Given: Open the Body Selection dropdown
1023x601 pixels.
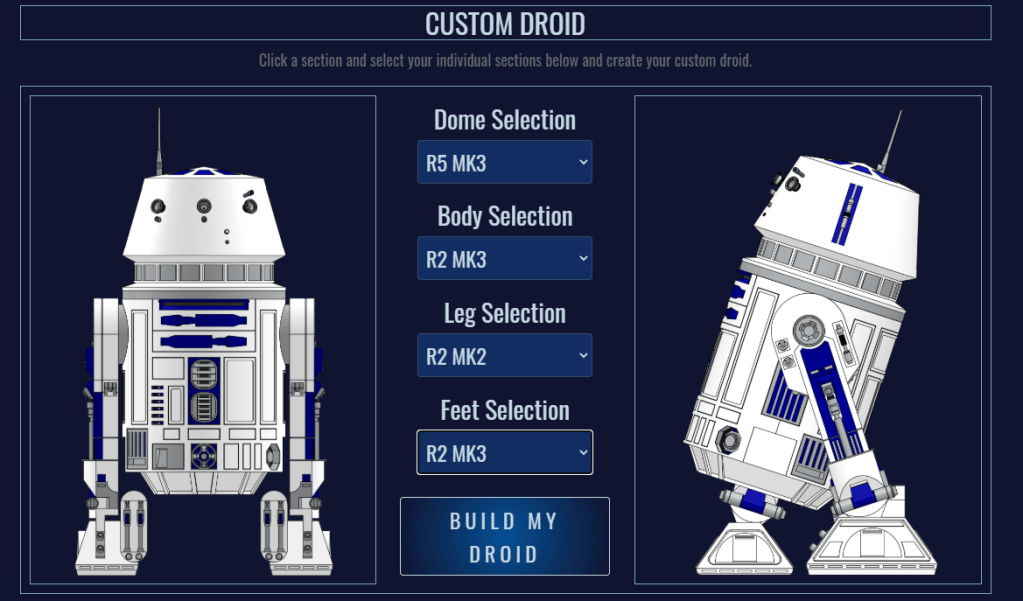Looking at the screenshot, I should (x=504, y=259).
